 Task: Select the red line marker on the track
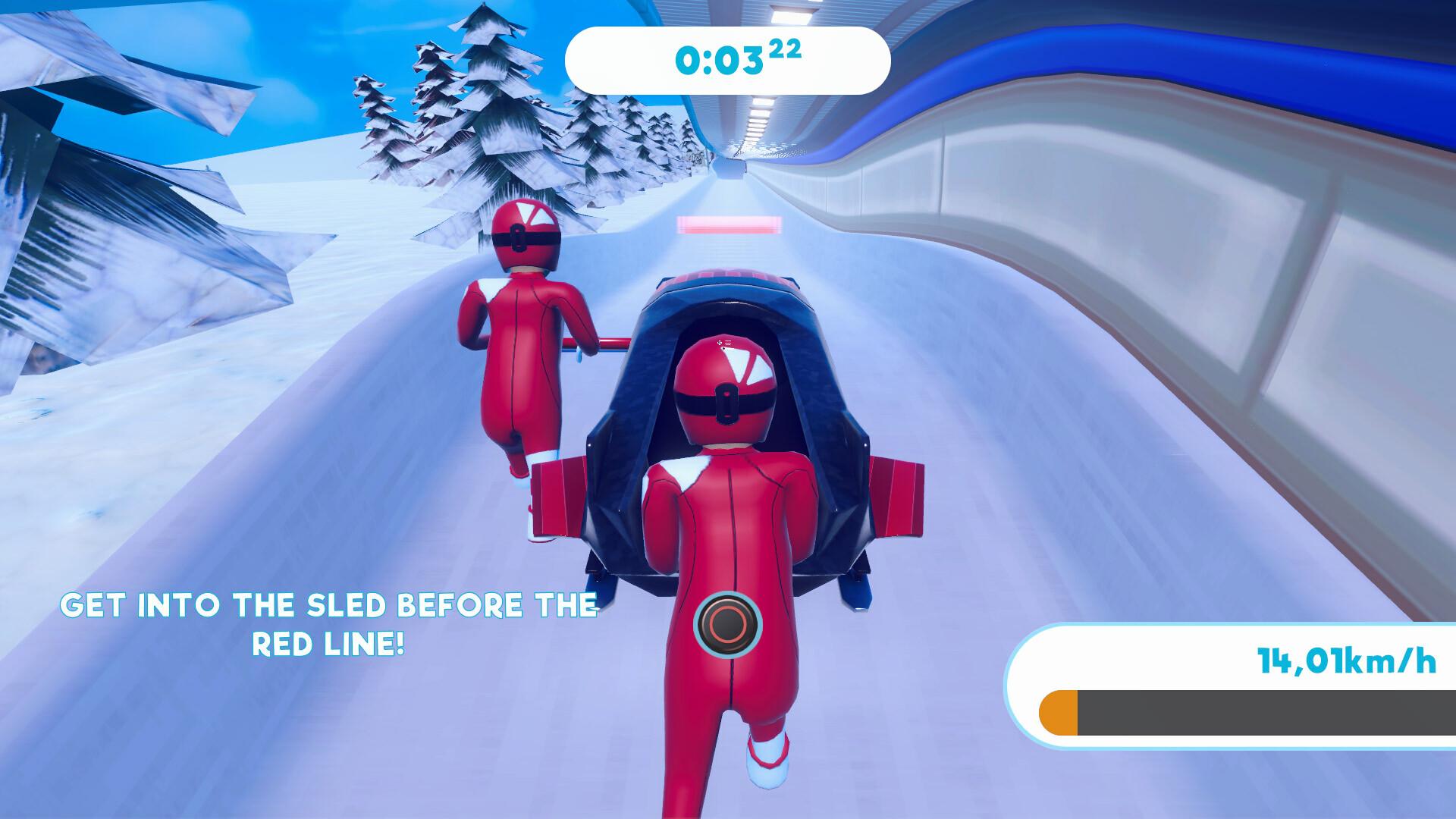click(x=726, y=224)
